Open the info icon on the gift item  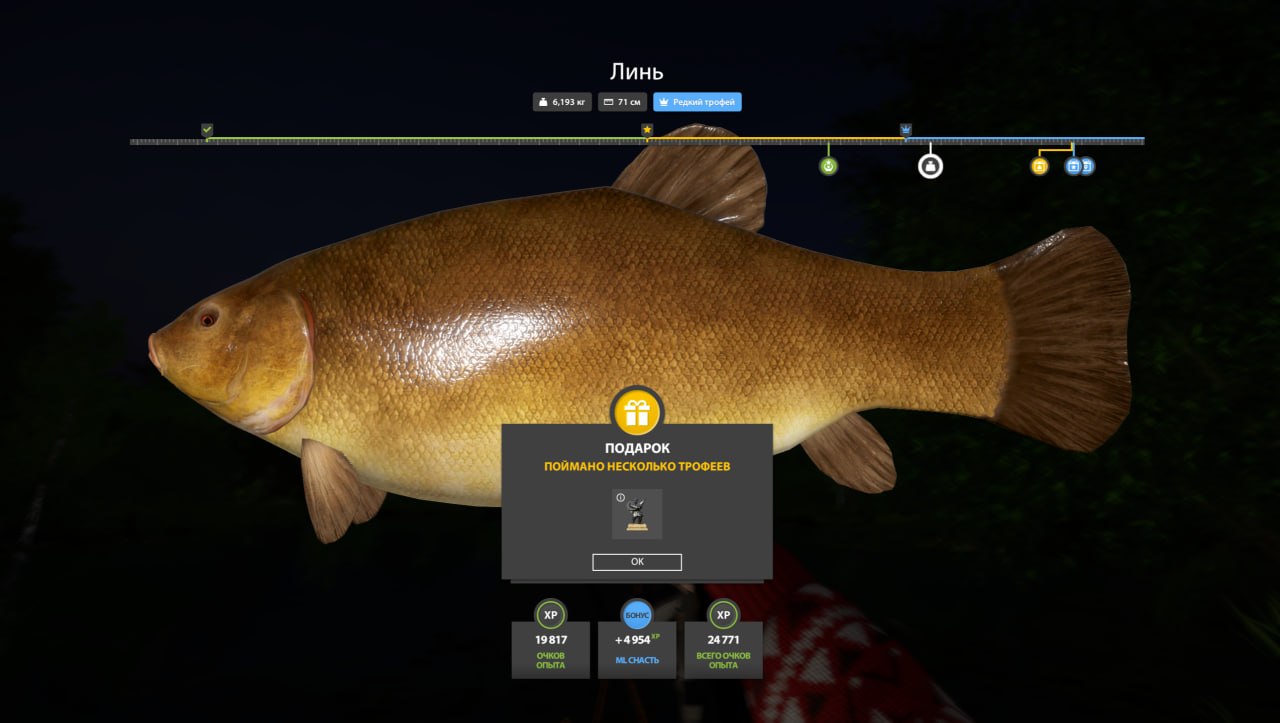pos(620,497)
